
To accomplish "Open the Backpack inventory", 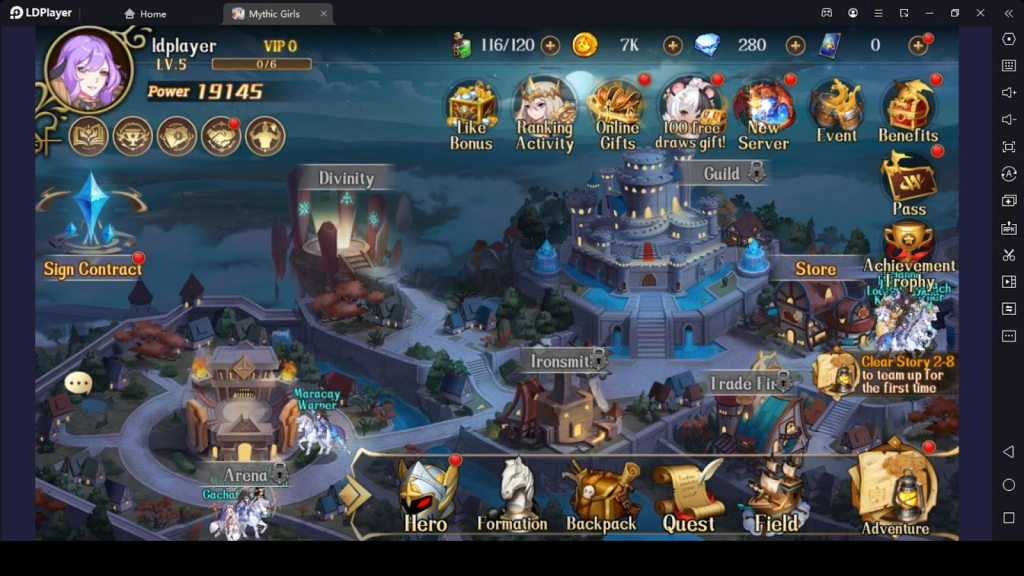I will click(601, 494).
